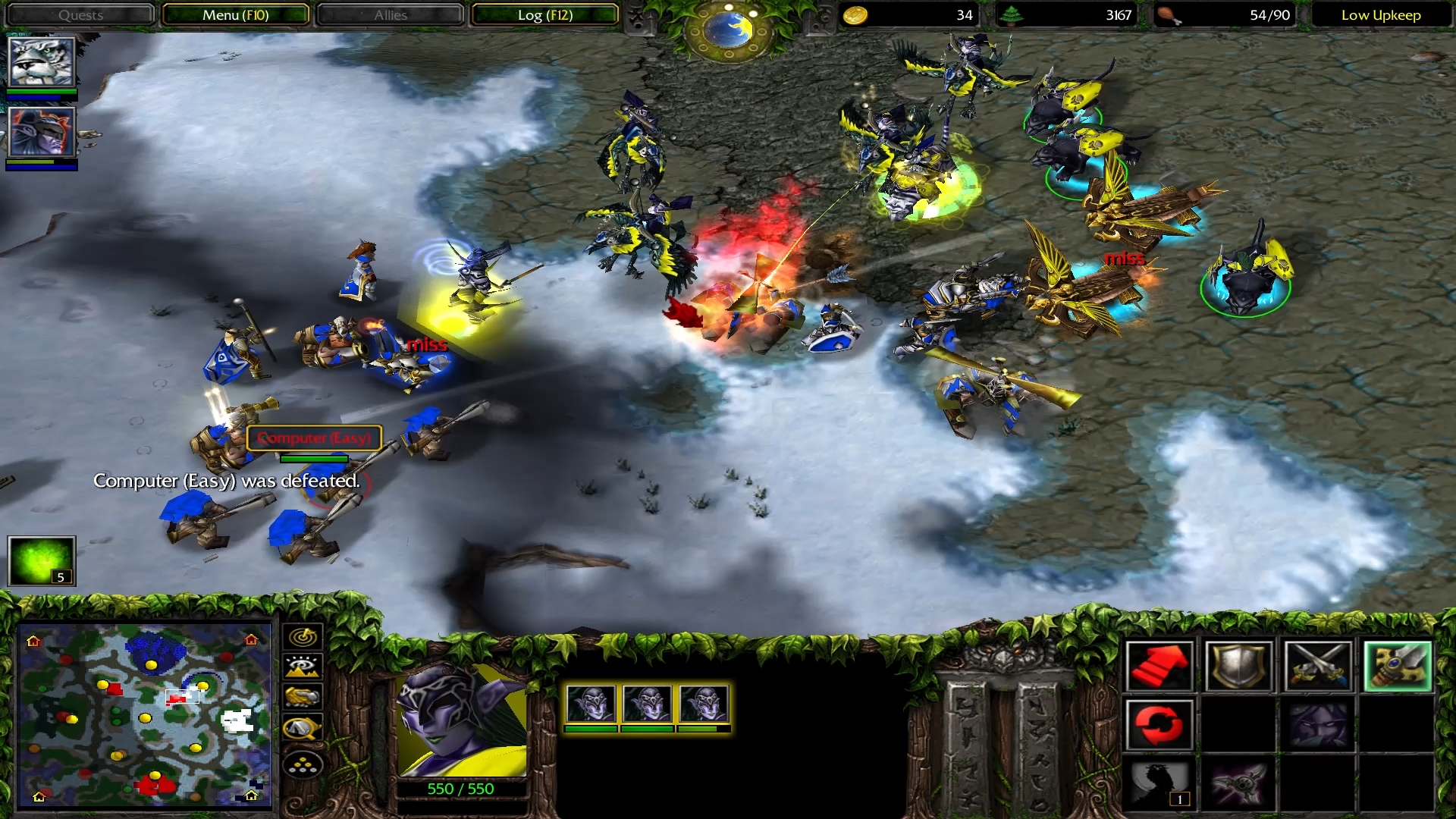The image size is (1456, 819).
Task: Click the selected huntress portrait
Action: point(462,720)
